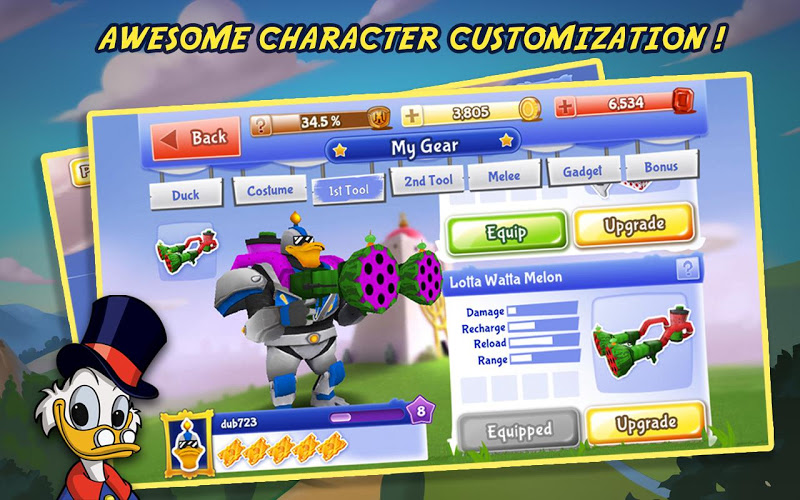
Task: Open help for Lotta Watta Melon
Action: [x=688, y=269]
